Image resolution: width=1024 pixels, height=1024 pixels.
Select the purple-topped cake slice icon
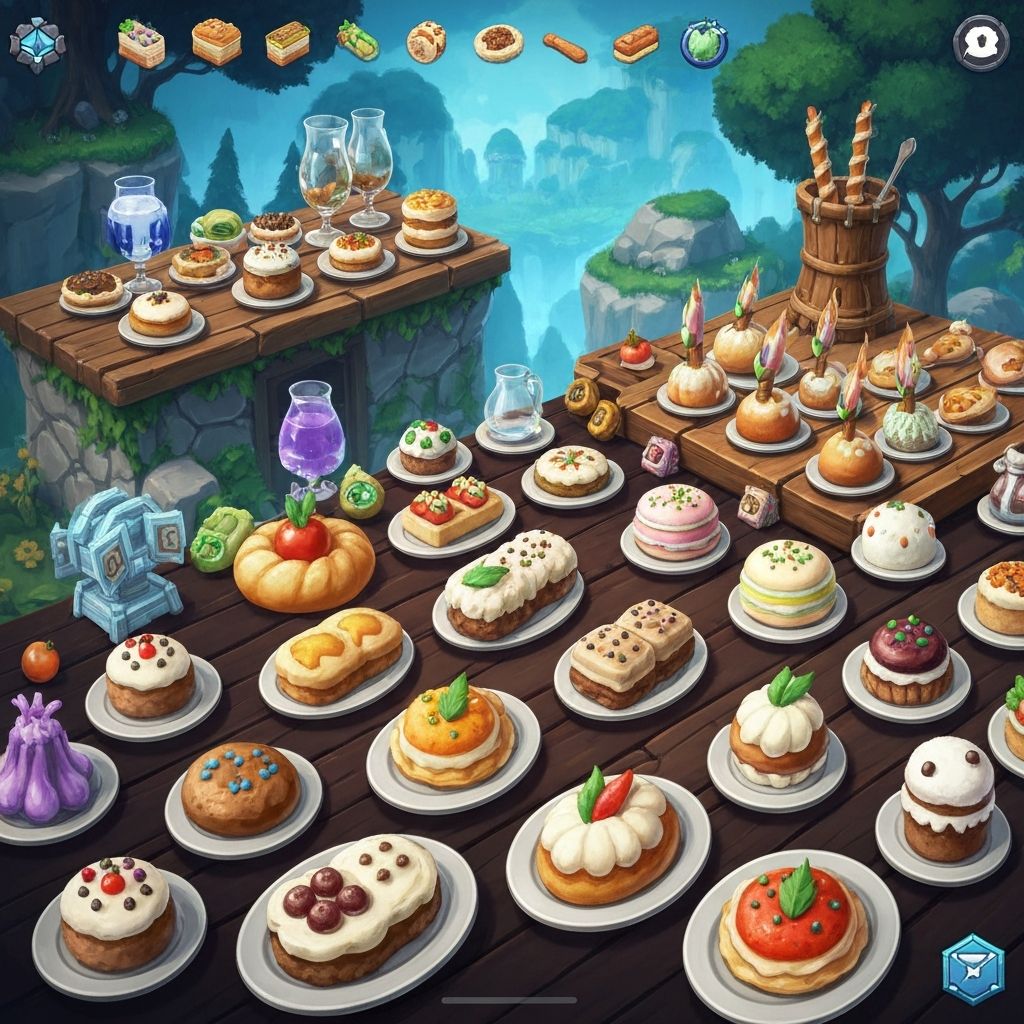[x=141, y=43]
